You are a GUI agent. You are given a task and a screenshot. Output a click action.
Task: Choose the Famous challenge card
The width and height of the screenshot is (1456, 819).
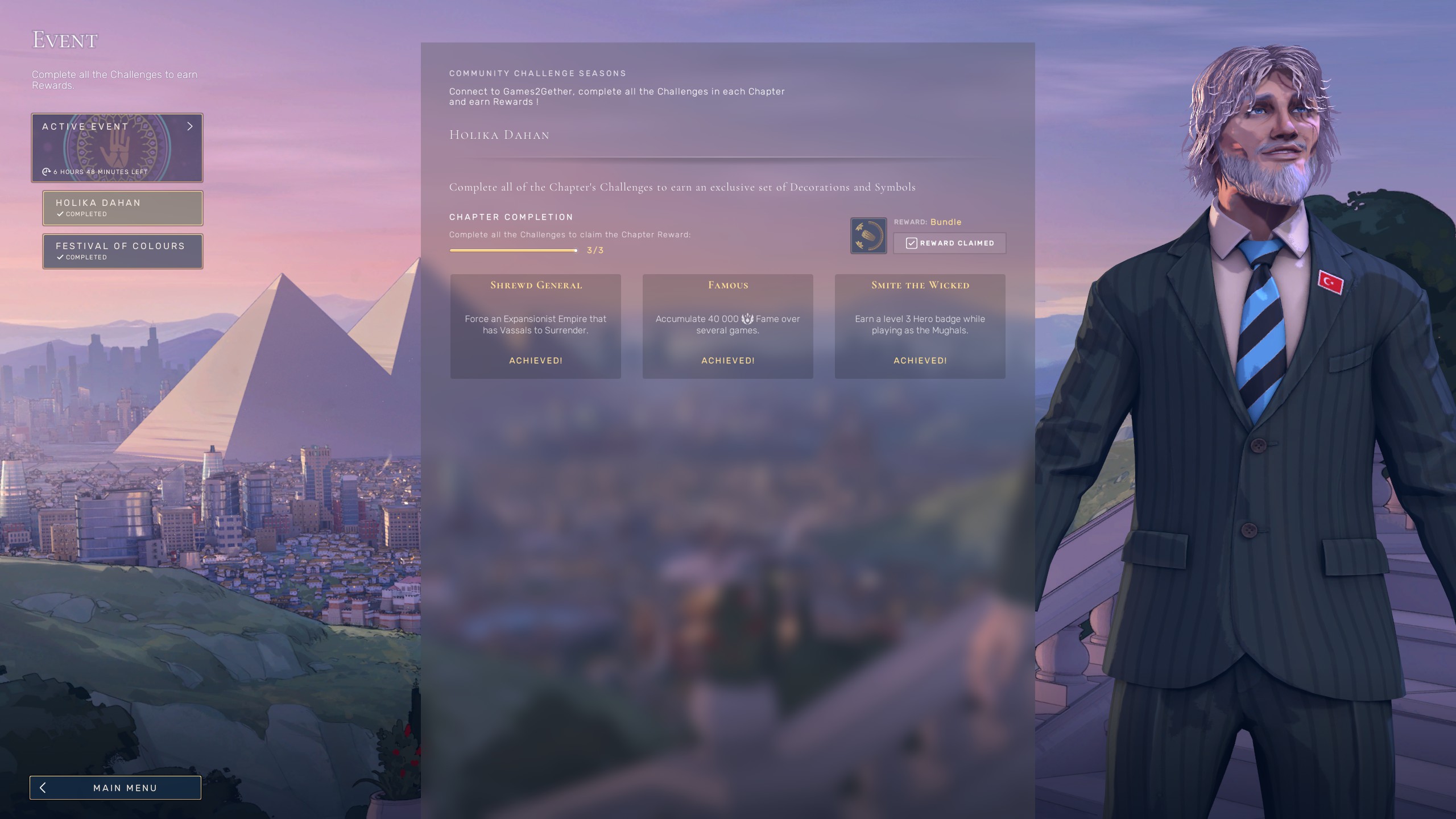click(x=728, y=326)
